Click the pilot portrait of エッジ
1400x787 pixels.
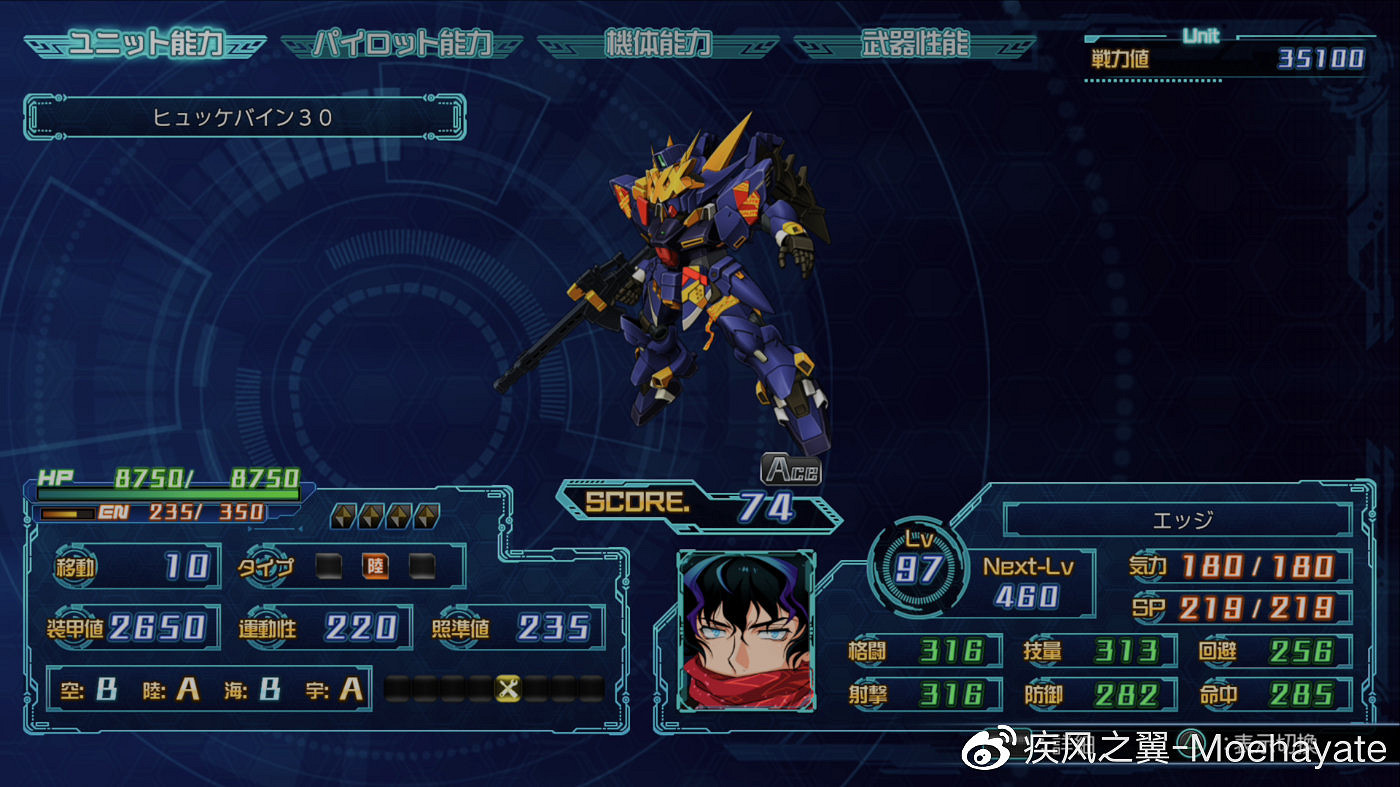tap(746, 631)
